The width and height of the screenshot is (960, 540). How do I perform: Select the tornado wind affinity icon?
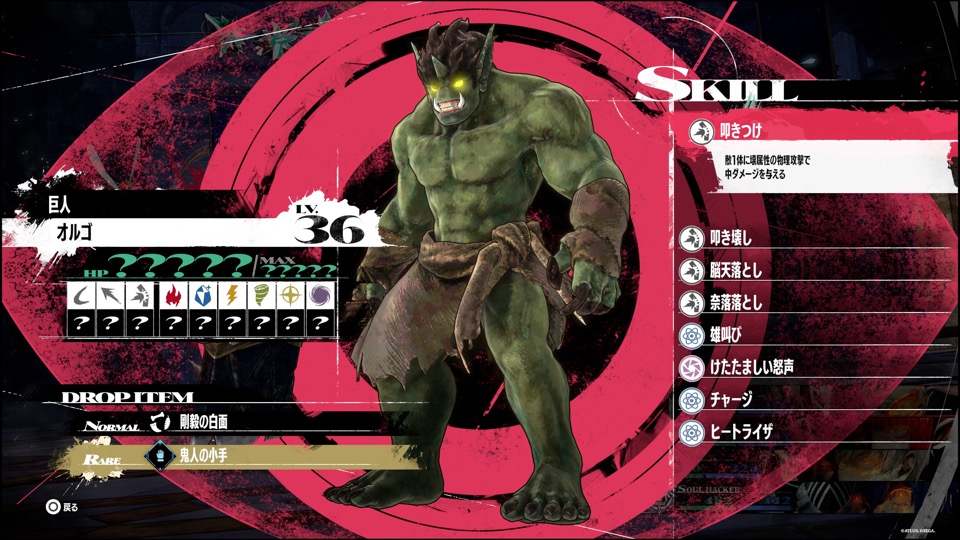click(x=261, y=296)
